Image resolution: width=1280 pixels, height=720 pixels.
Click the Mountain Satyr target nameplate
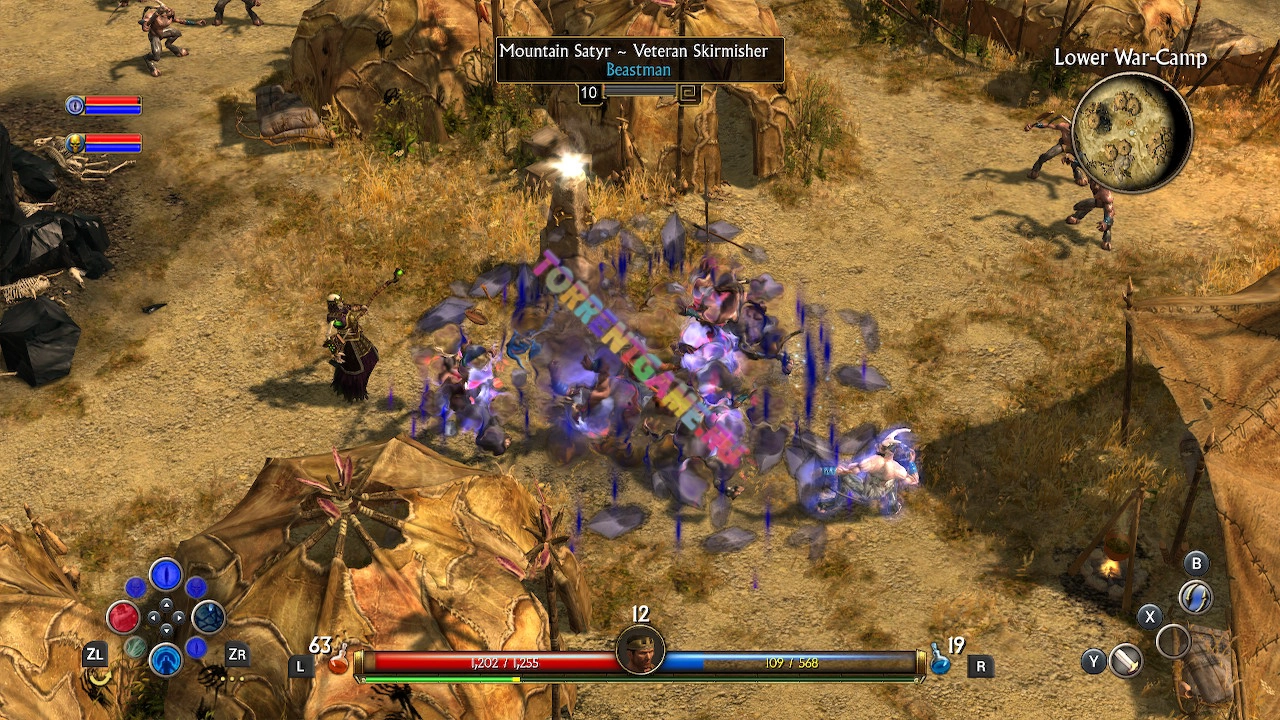point(639,59)
